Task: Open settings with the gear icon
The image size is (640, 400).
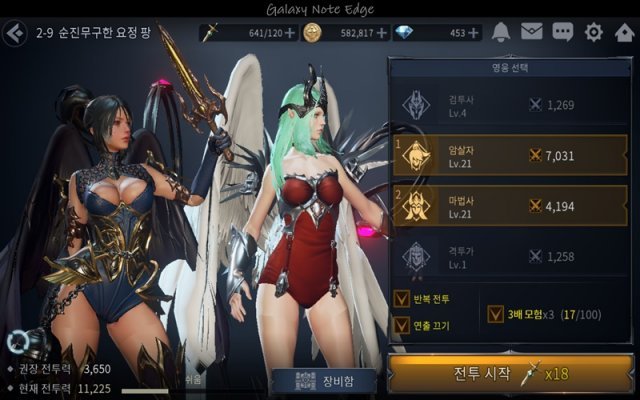Action: point(594,32)
